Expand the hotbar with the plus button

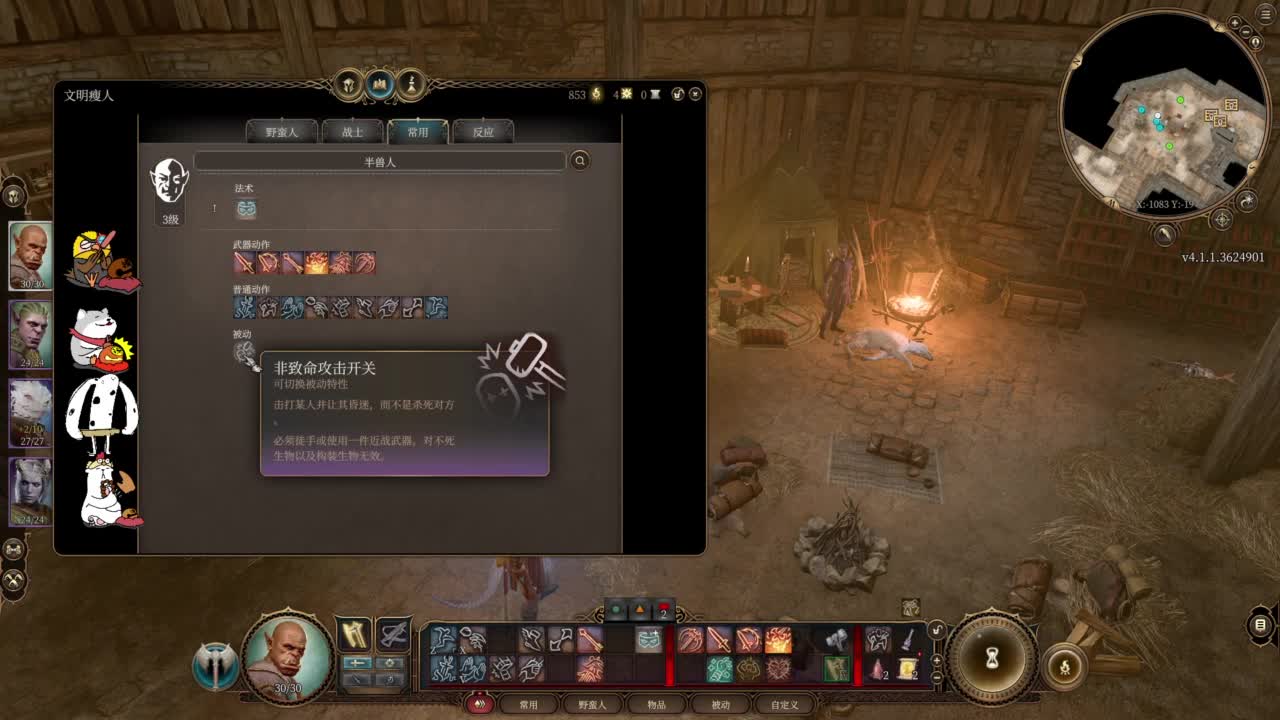tap(935, 661)
